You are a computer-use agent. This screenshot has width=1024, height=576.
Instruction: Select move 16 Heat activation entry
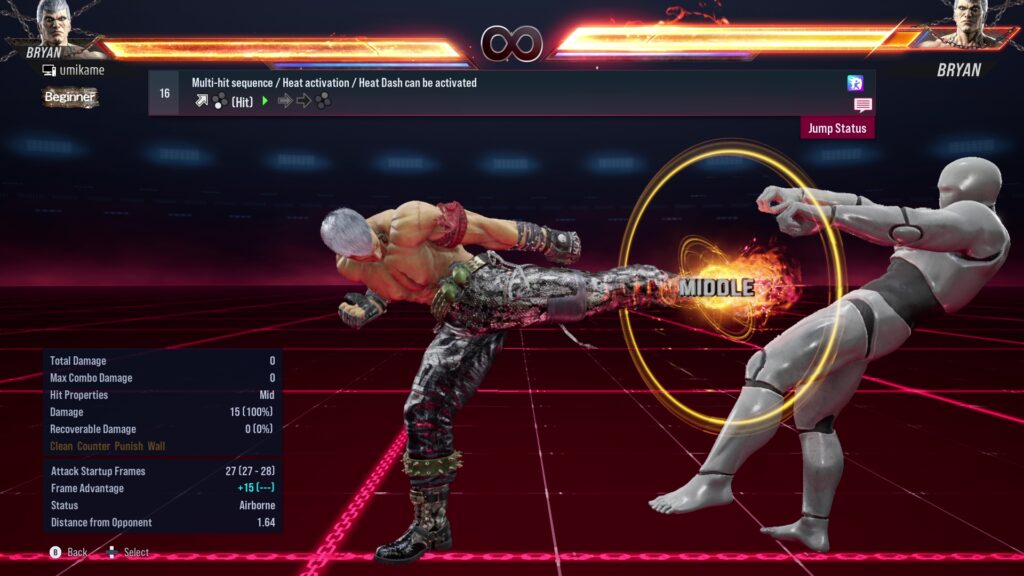pos(500,92)
